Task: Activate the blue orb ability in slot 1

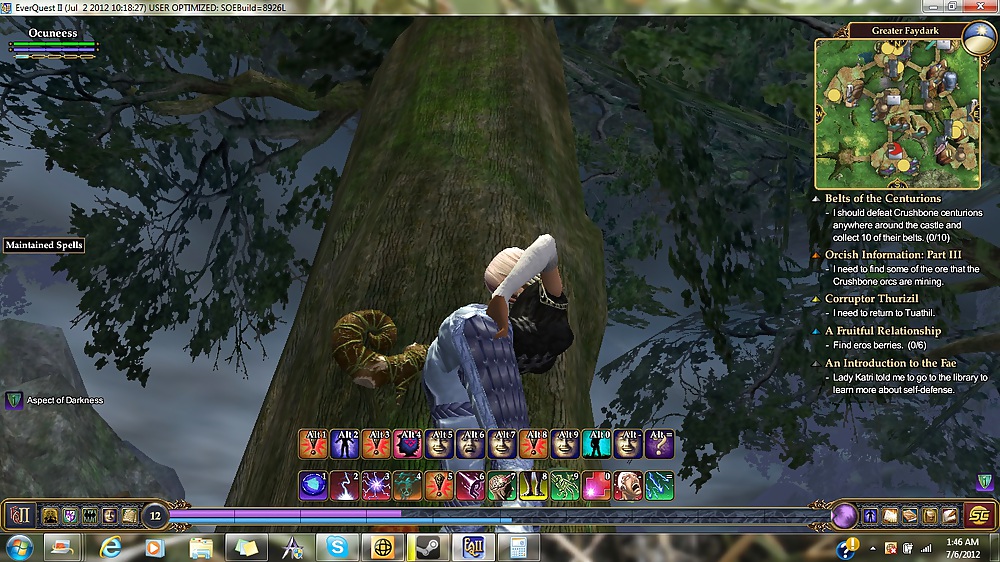Action: [x=313, y=485]
